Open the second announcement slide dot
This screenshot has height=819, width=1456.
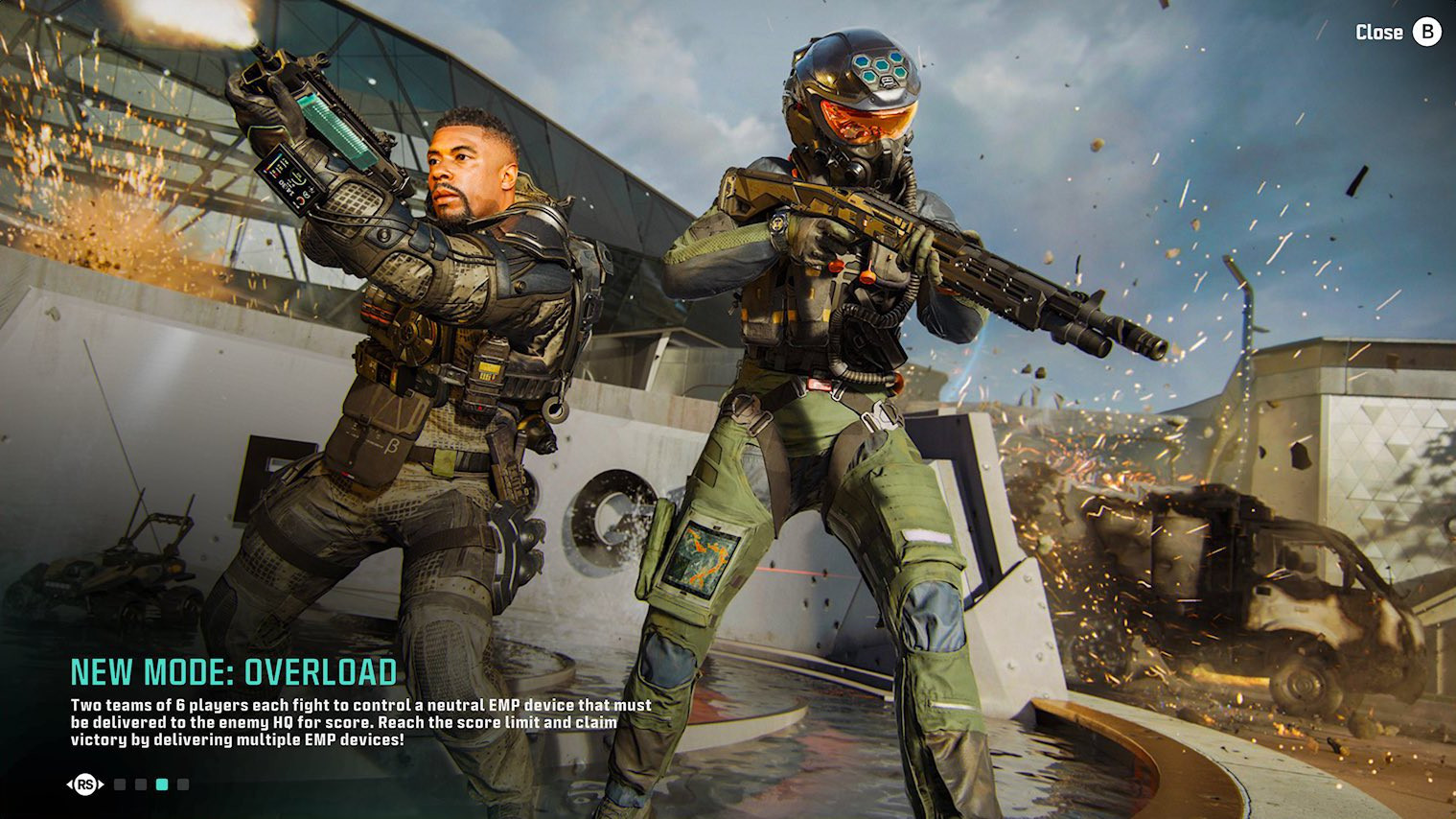pyautogui.click(x=141, y=784)
